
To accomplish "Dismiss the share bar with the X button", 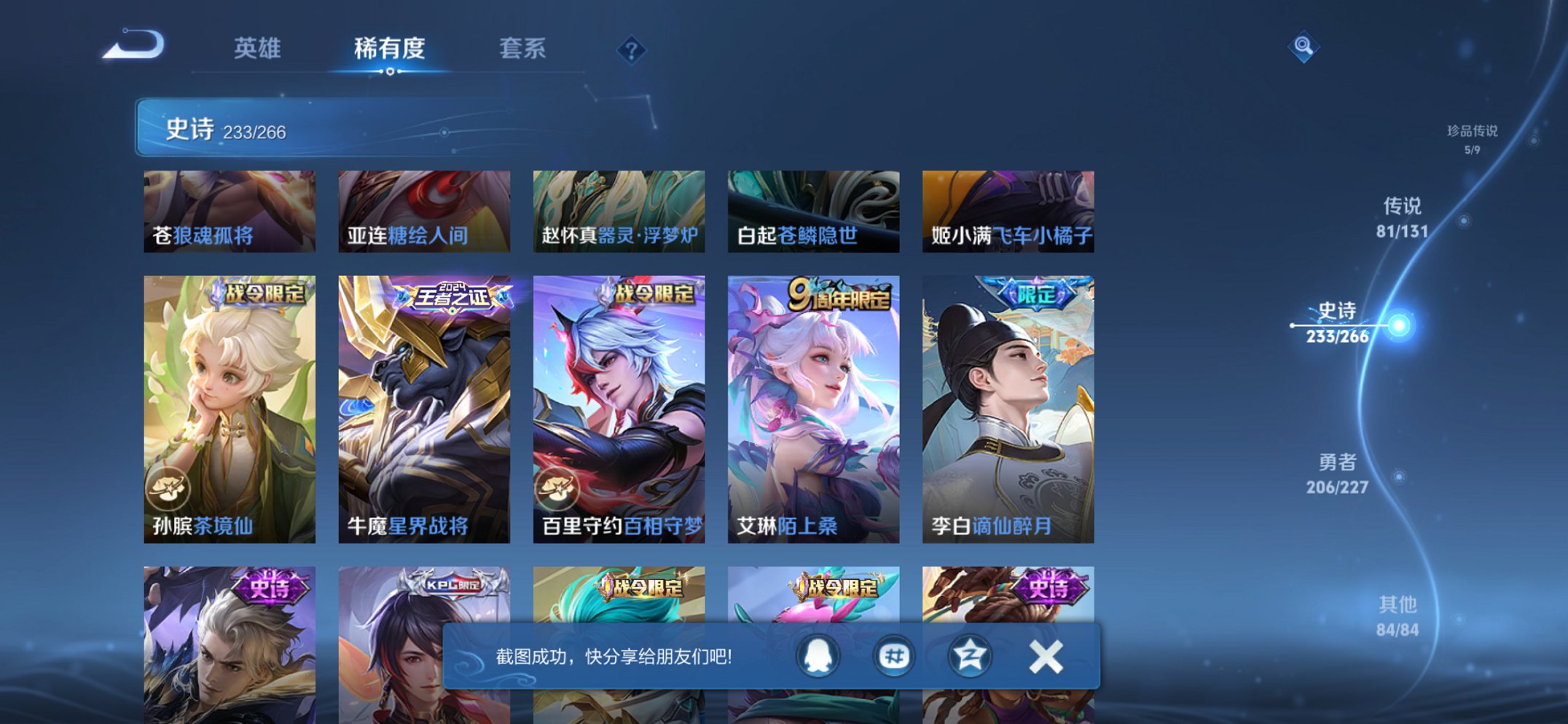I will 1045,656.
